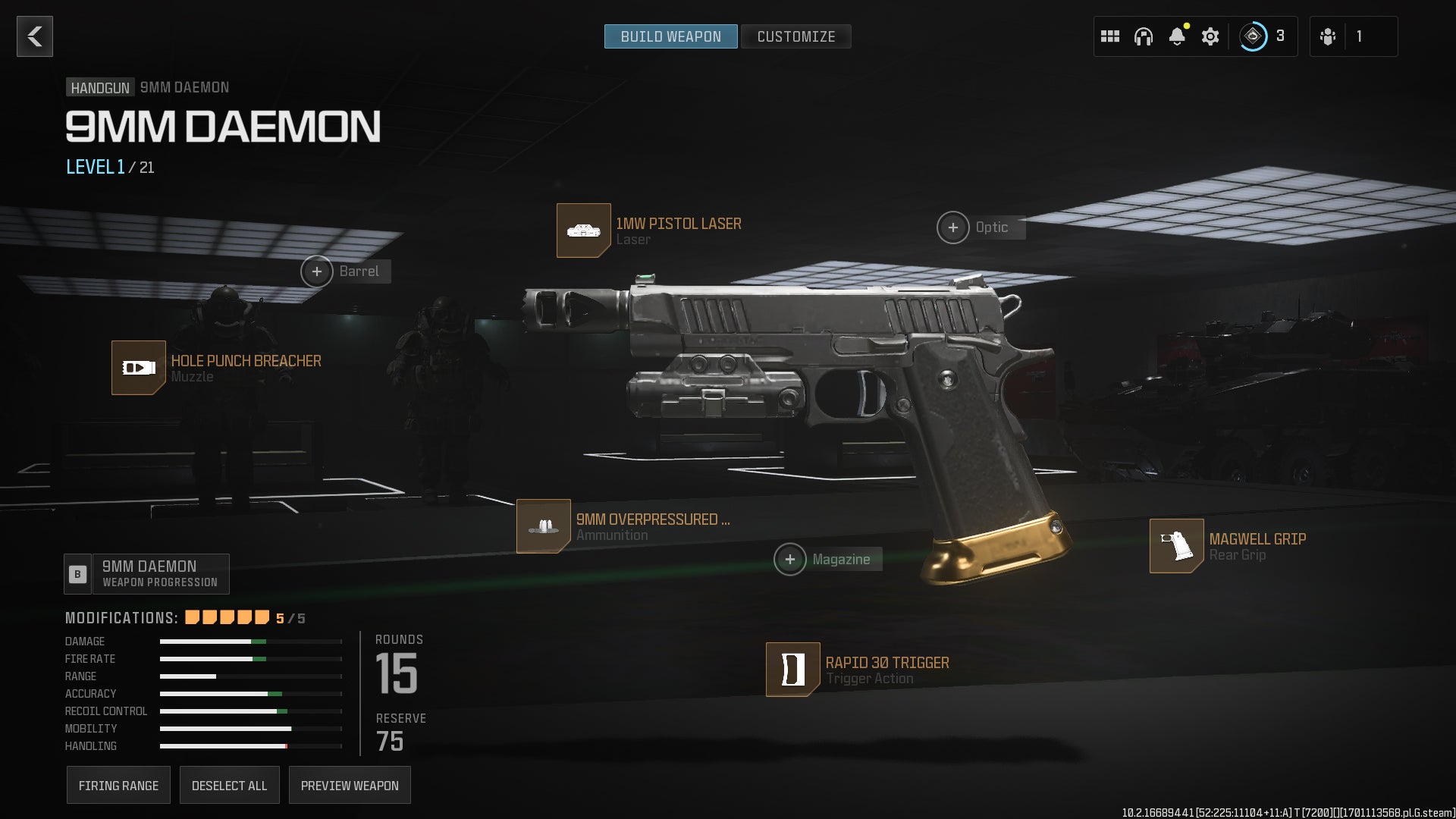Select the Build Weapon tab
The height and width of the screenshot is (819, 1456).
[670, 36]
